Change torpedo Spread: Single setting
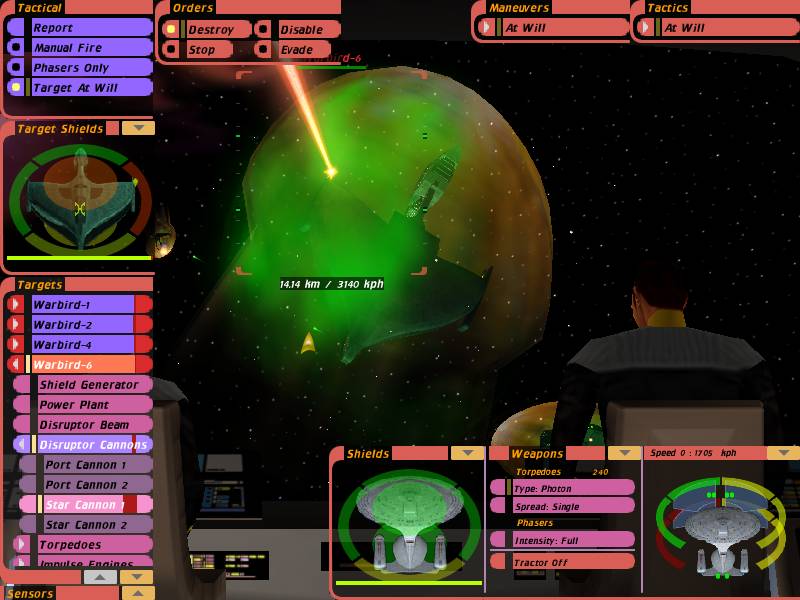800x600 pixels. (566, 506)
